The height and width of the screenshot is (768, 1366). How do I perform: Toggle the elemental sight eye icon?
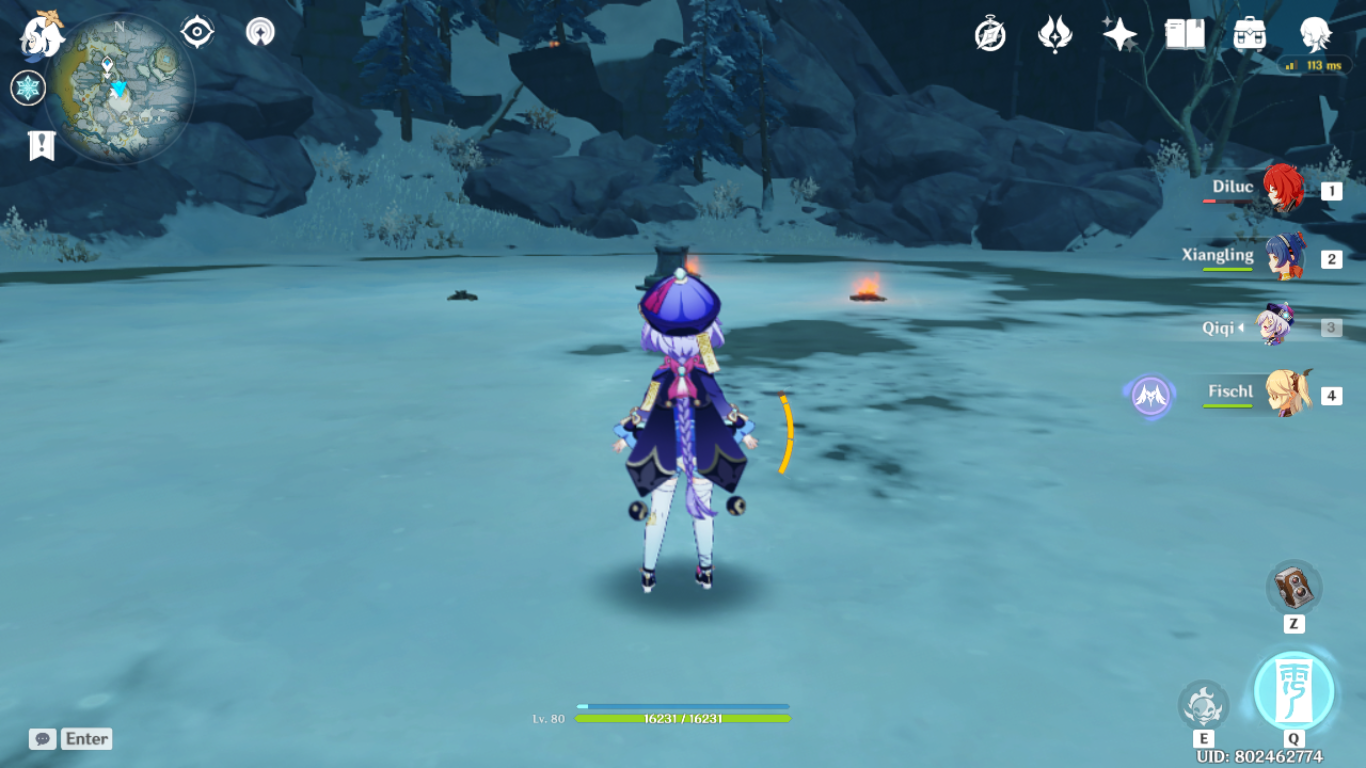pyautogui.click(x=197, y=32)
